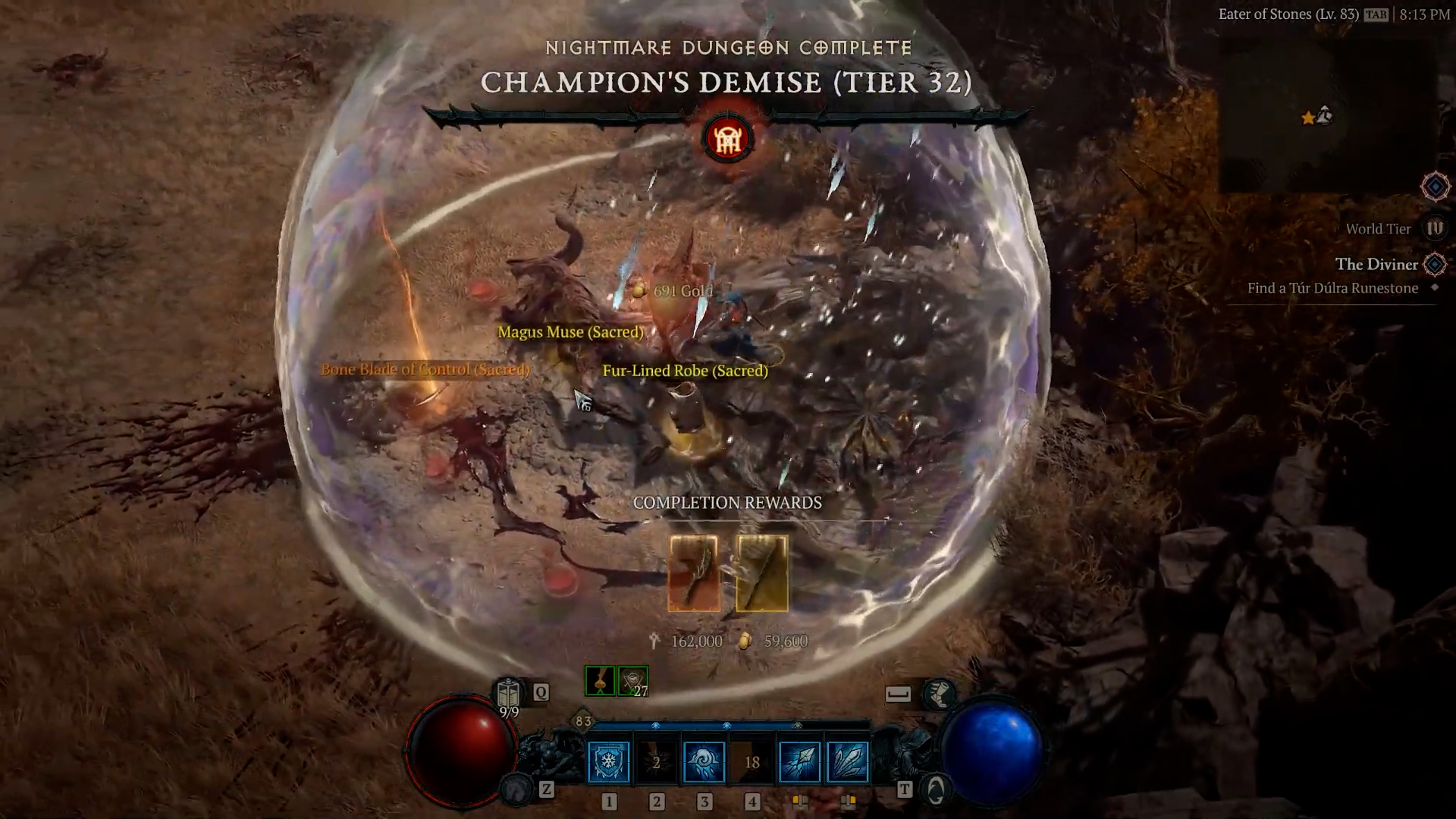This screenshot has width=1456, height=819.
Task: Select the elixir consumable icon above the skill bar
Action: (600, 681)
